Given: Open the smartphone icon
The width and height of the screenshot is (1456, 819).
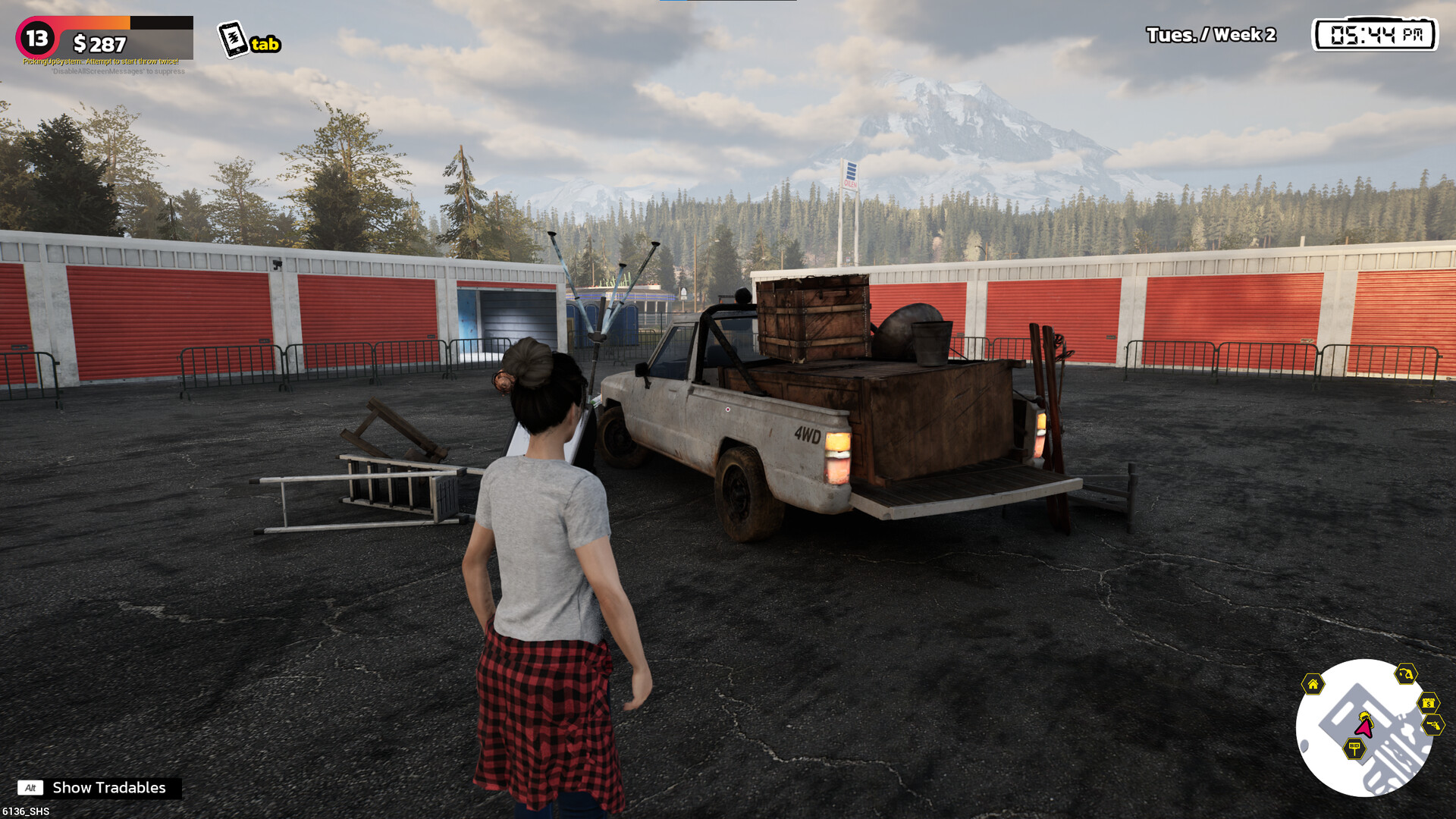Looking at the screenshot, I should (x=234, y=39).
